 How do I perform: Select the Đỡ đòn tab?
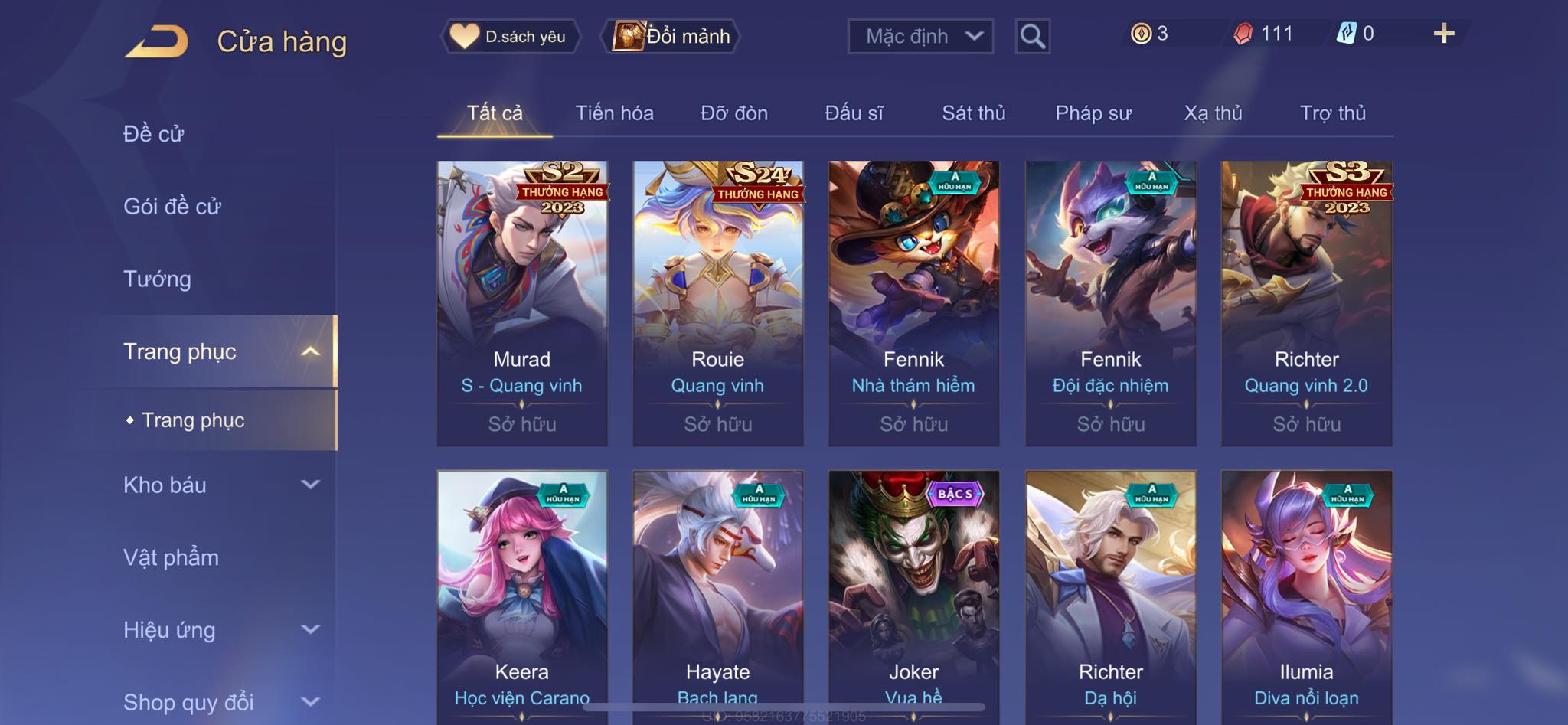pos(733,113)
